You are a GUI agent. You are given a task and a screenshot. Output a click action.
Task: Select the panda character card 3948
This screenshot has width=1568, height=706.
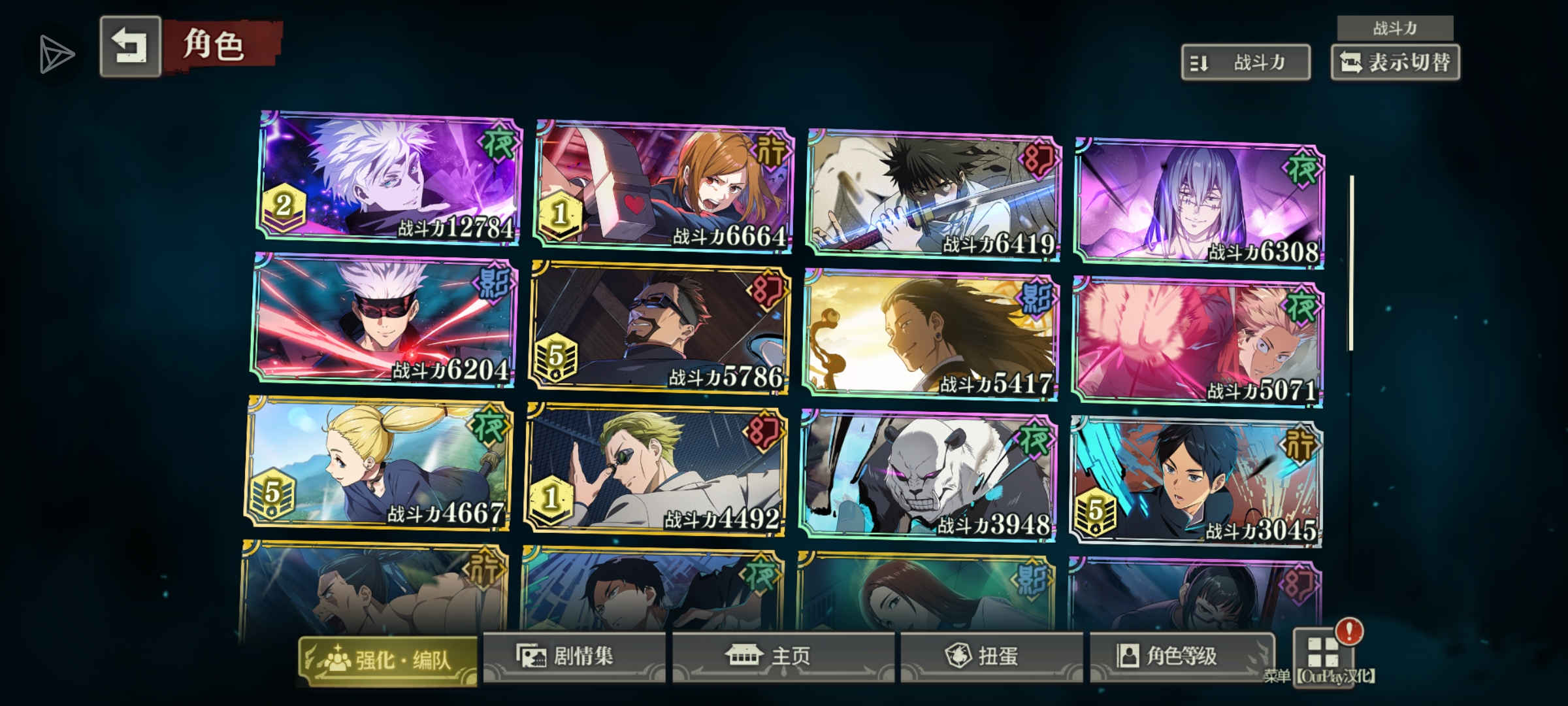(x=927, y=477)
